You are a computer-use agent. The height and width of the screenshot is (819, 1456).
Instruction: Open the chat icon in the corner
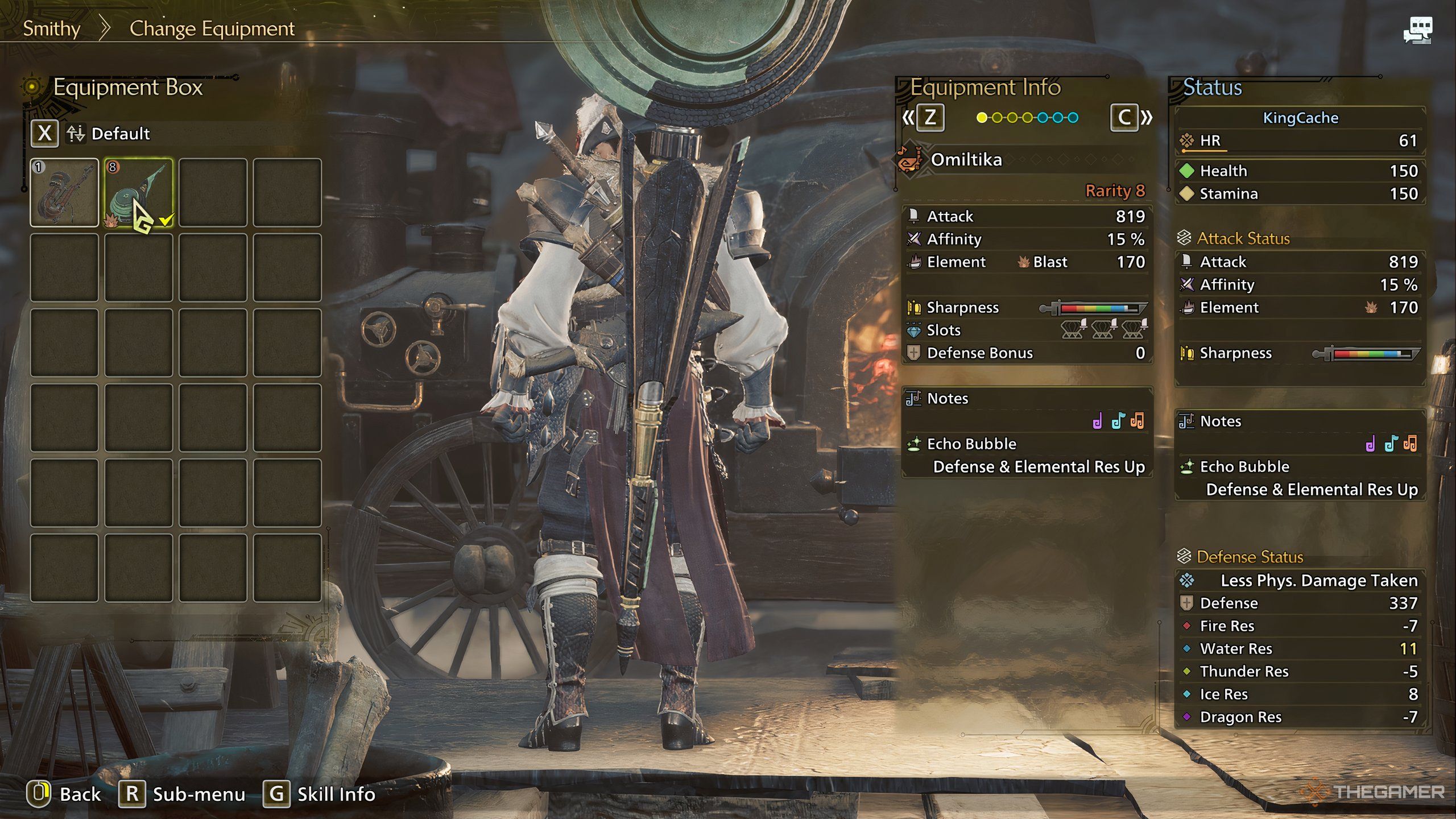[1417, 30]
